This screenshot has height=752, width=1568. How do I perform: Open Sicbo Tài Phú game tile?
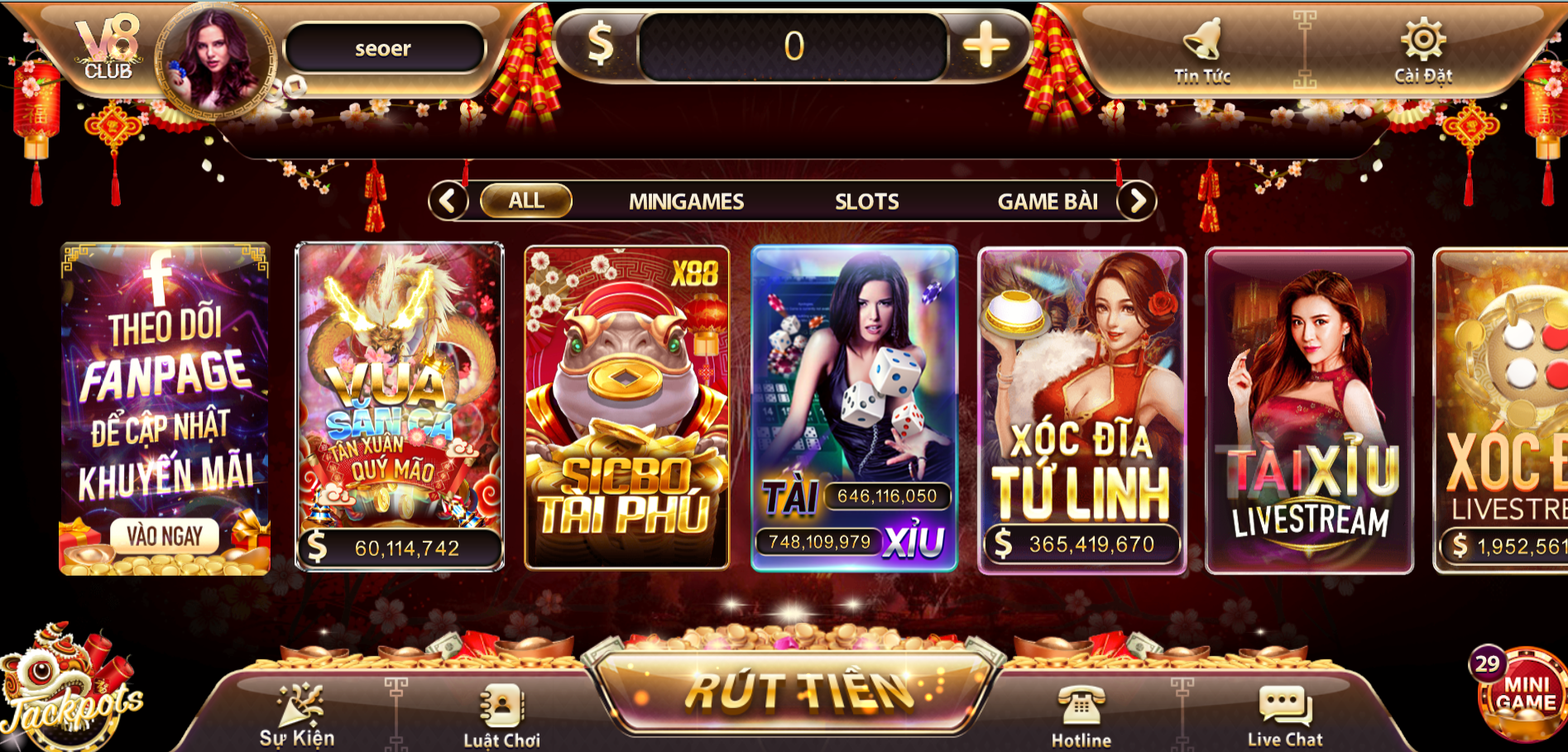(x=626, y=407)
